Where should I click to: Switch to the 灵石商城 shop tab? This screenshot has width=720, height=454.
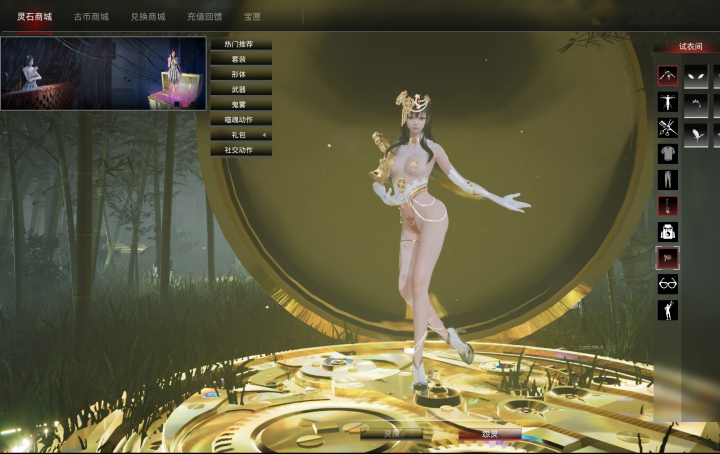coord(35,17)
